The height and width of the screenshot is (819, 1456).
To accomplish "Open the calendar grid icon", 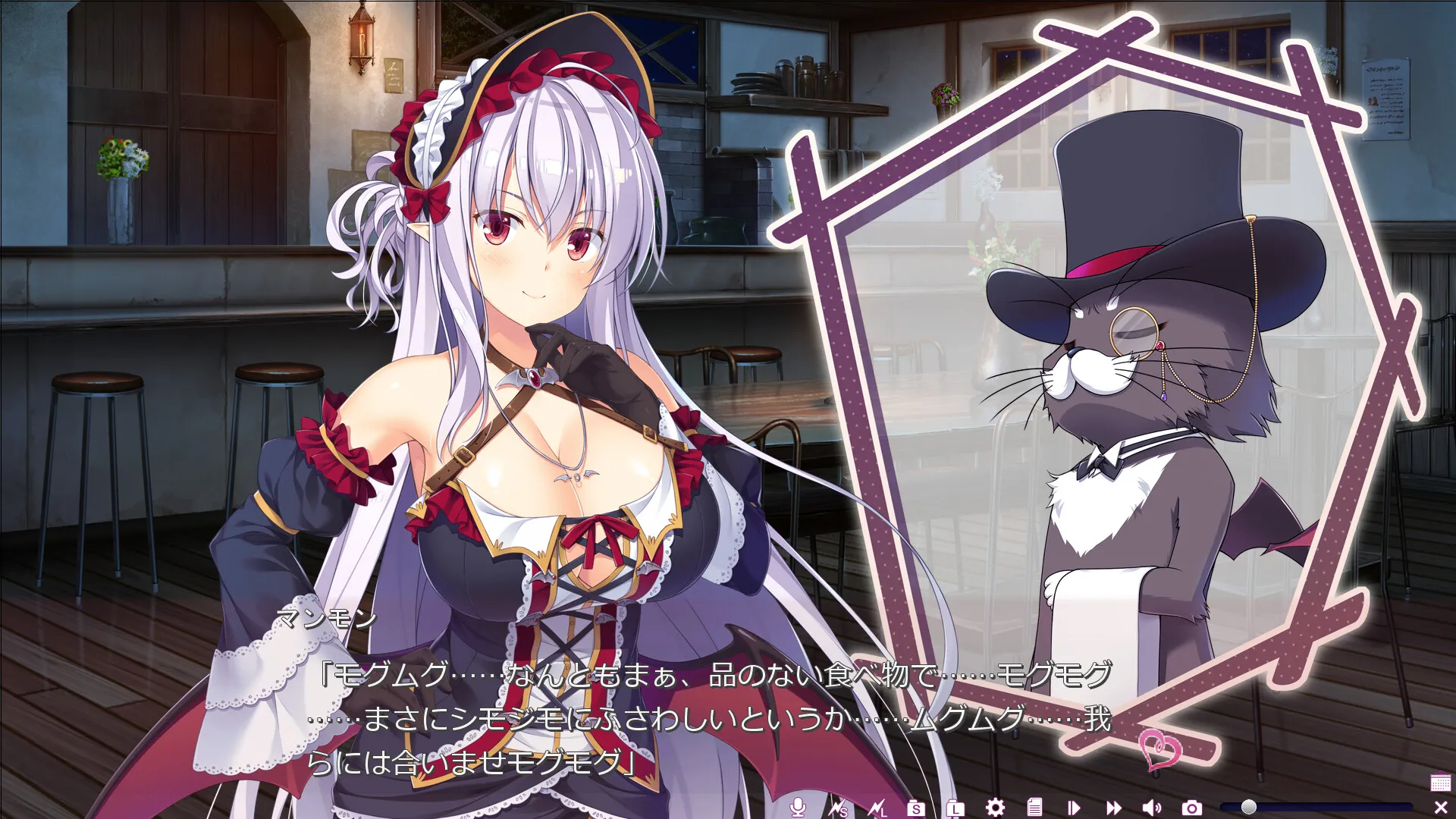I will (x=1440, y=782).
